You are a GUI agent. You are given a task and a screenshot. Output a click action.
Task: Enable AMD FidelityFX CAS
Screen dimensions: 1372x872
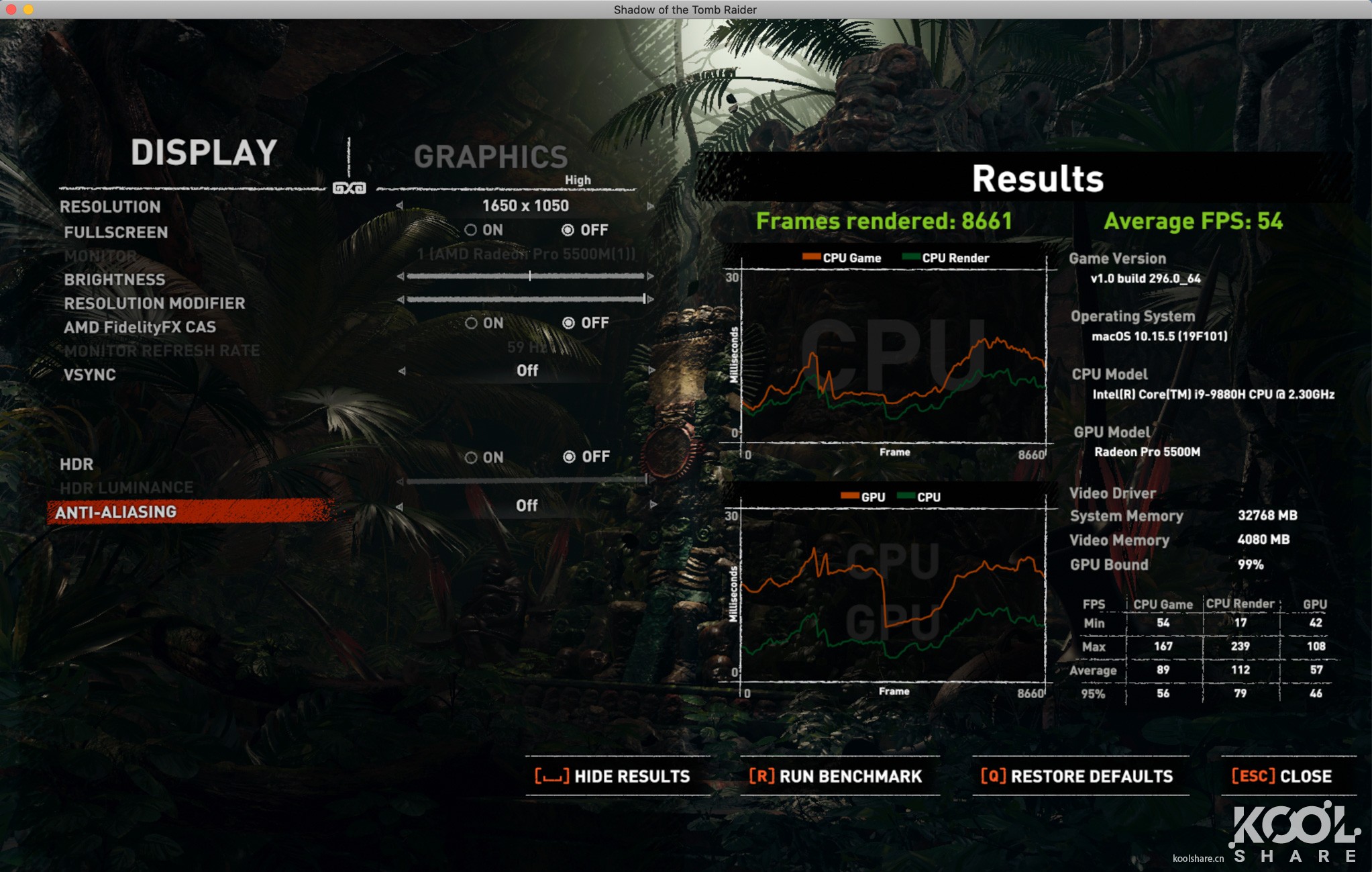point(472,324)
